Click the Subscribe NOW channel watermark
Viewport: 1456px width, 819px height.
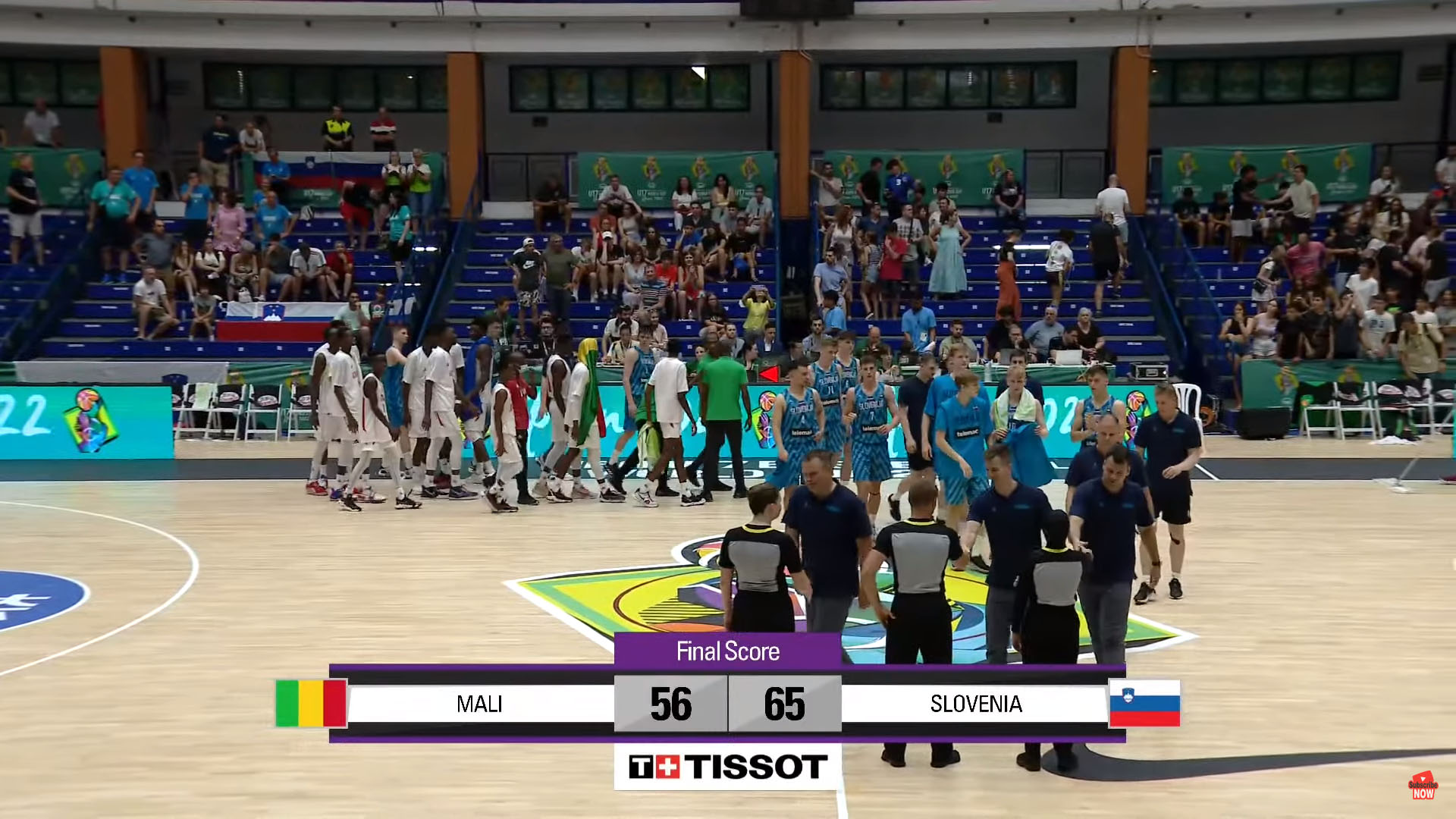(x=1423, y=786)
